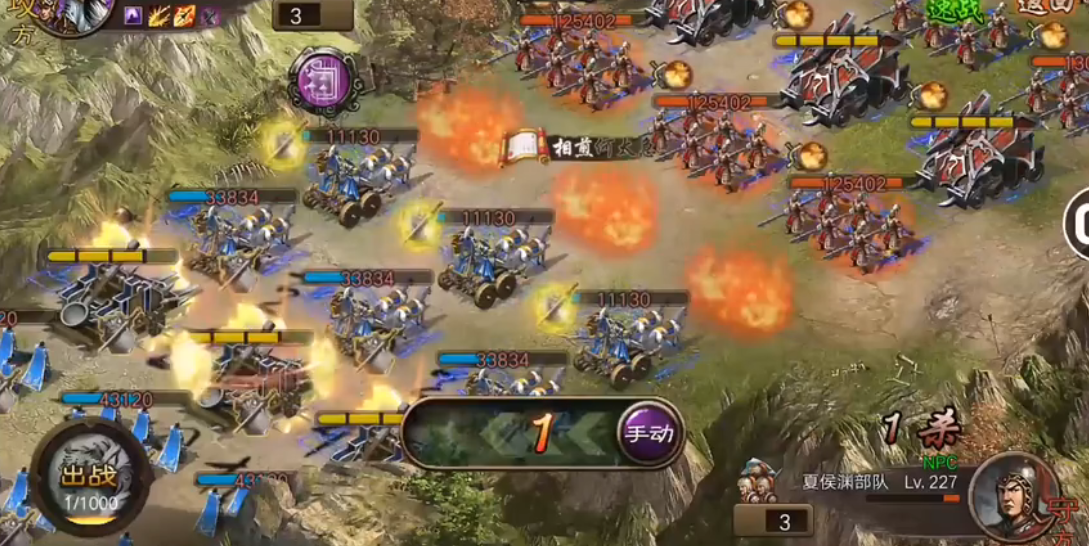The height and width of the screenshot is (546, 1089).
Task: Tap the 出战 deploy button
Action: tap(89, 481)
